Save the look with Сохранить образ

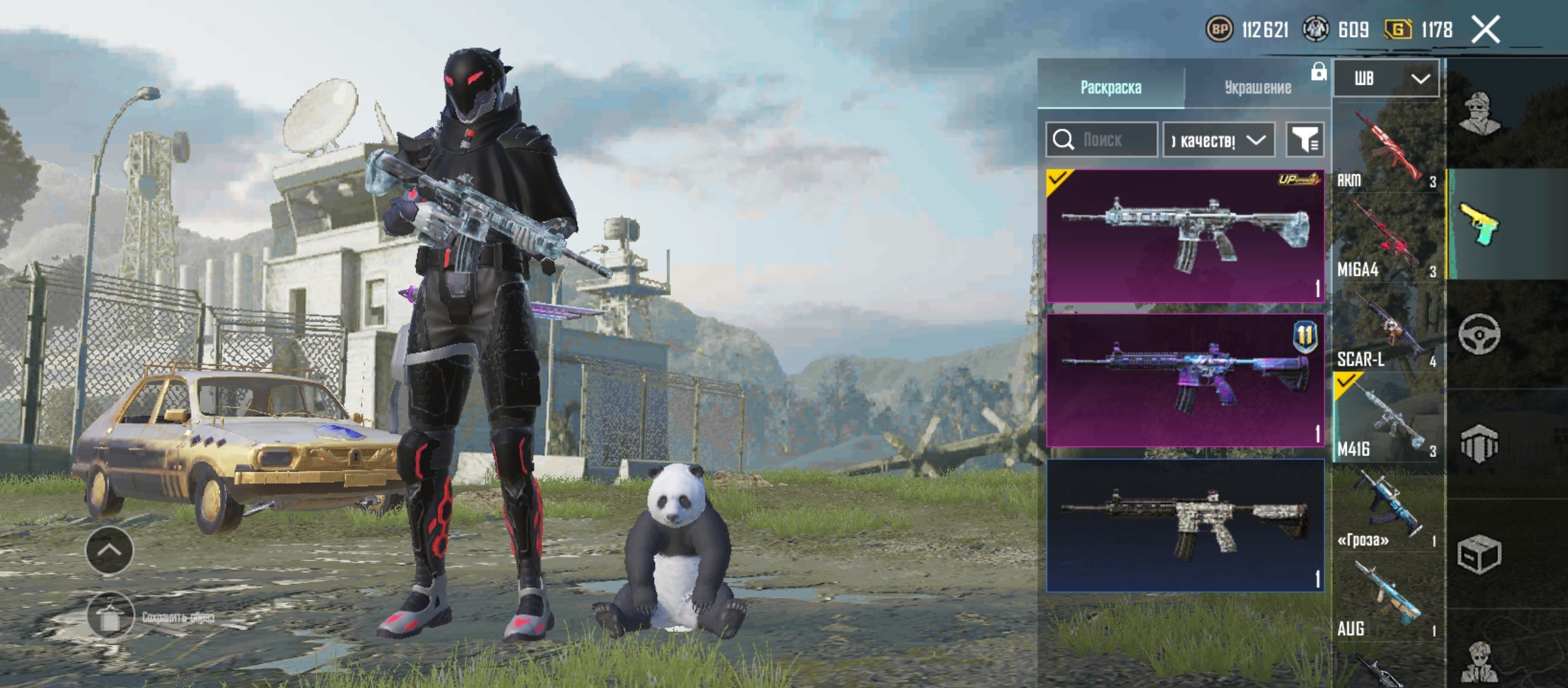[x=111, y=617]
